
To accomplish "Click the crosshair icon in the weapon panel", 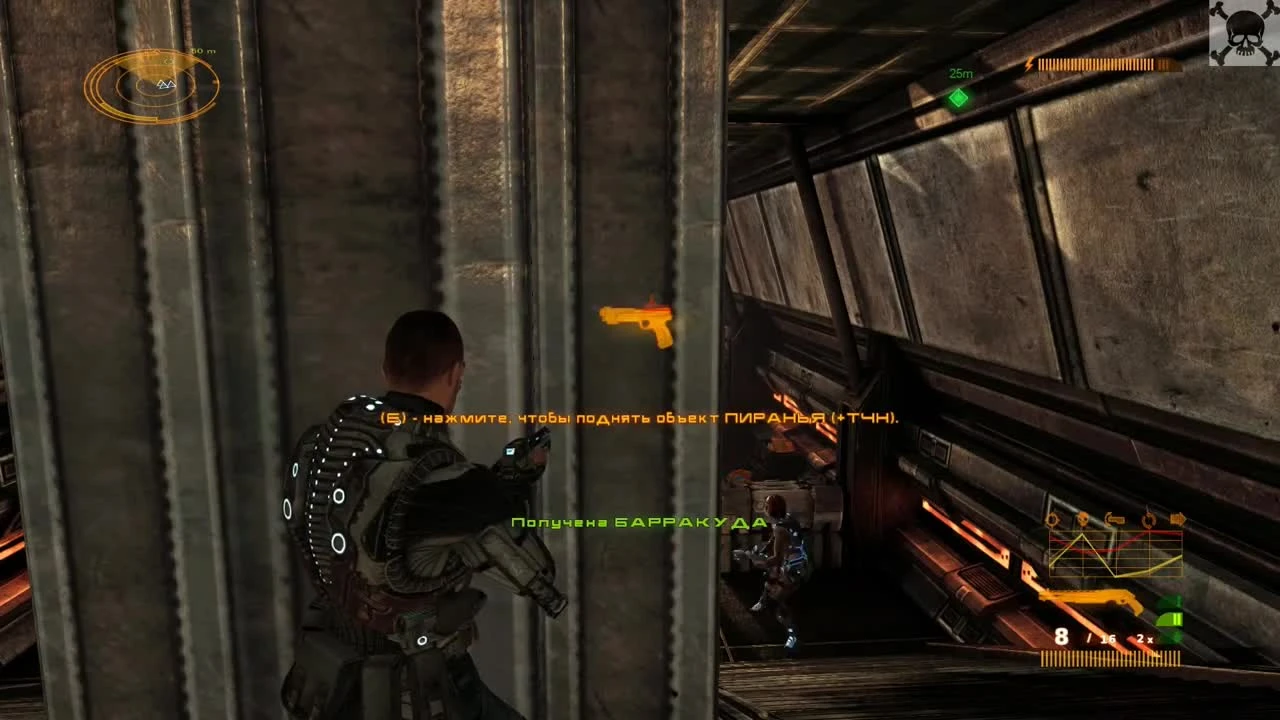I will pos(1052,519).
